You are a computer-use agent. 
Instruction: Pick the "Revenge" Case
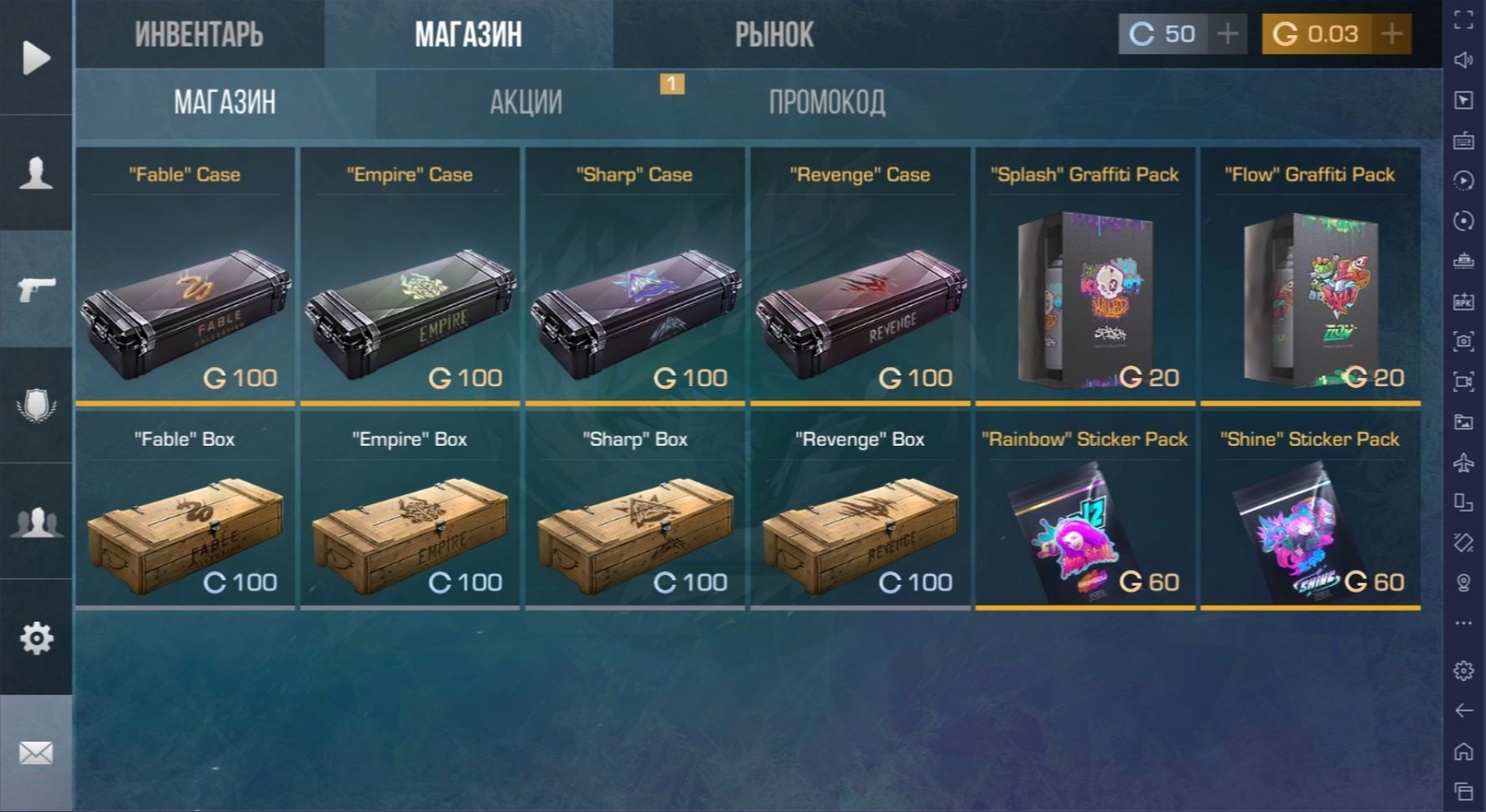point(860,277)
